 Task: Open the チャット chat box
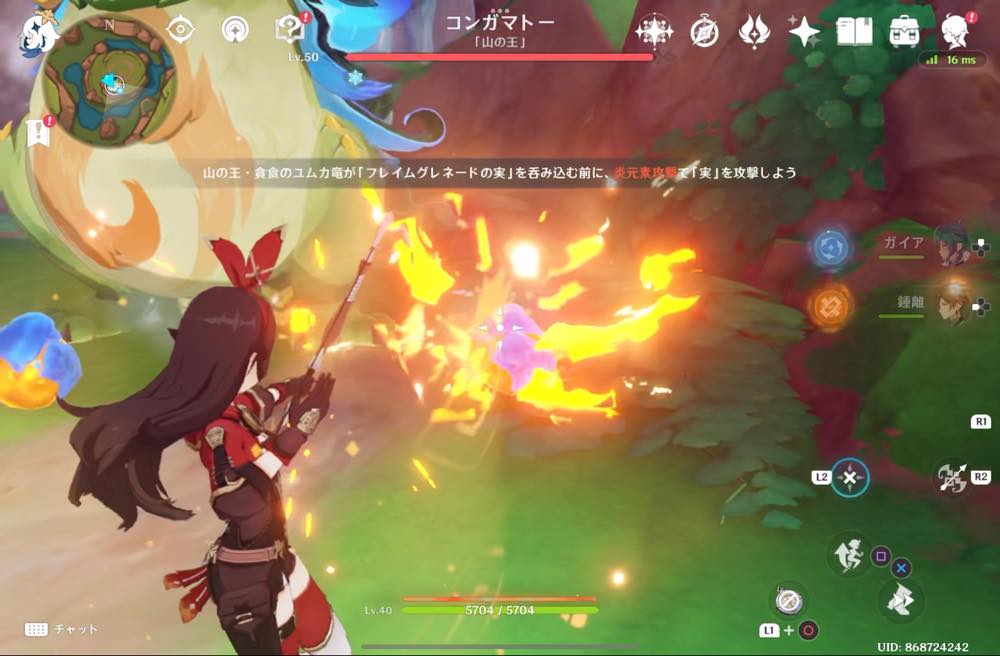[62, 629]
